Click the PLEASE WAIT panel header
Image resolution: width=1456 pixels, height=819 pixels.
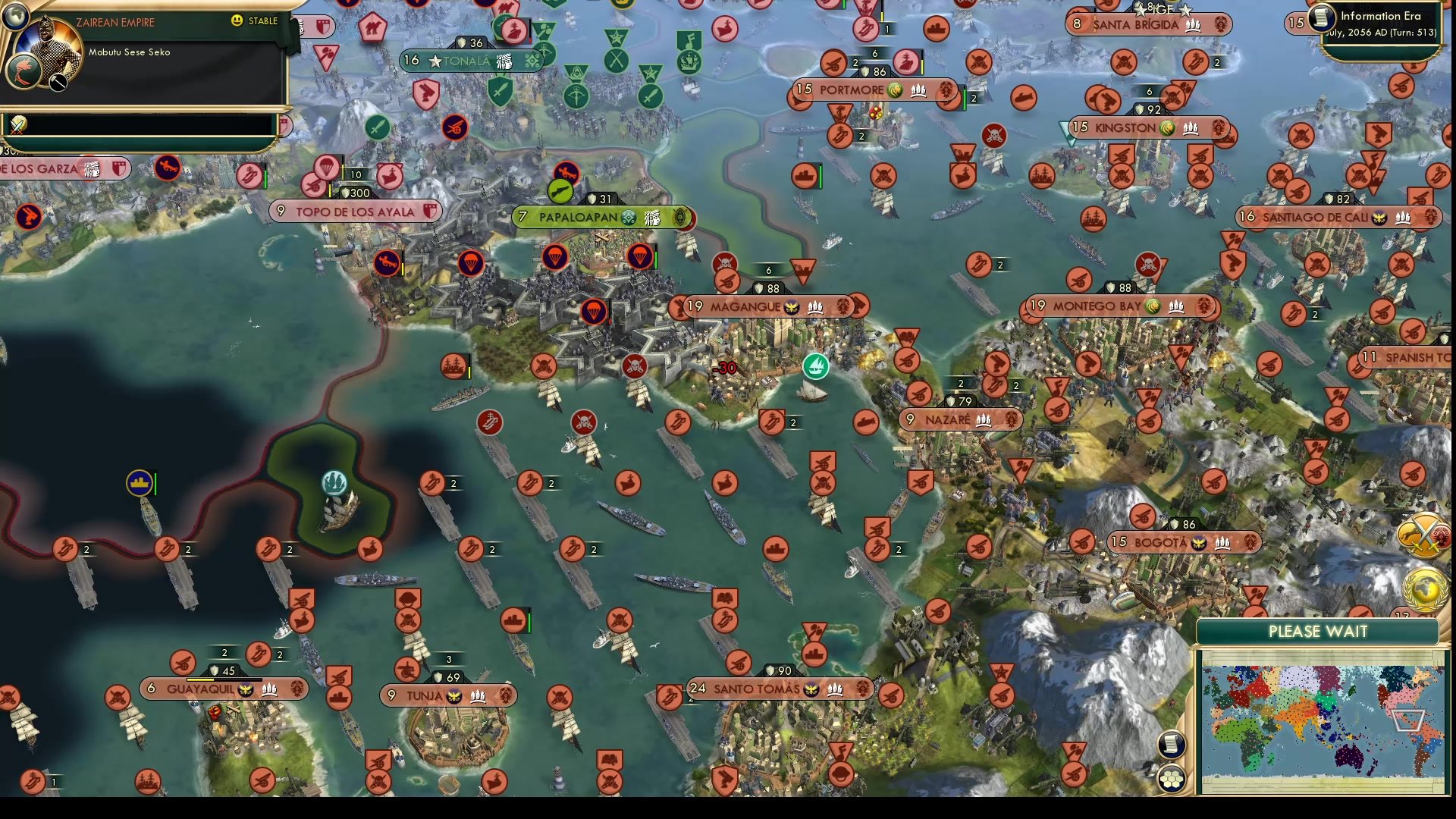tap(1318, 632)
